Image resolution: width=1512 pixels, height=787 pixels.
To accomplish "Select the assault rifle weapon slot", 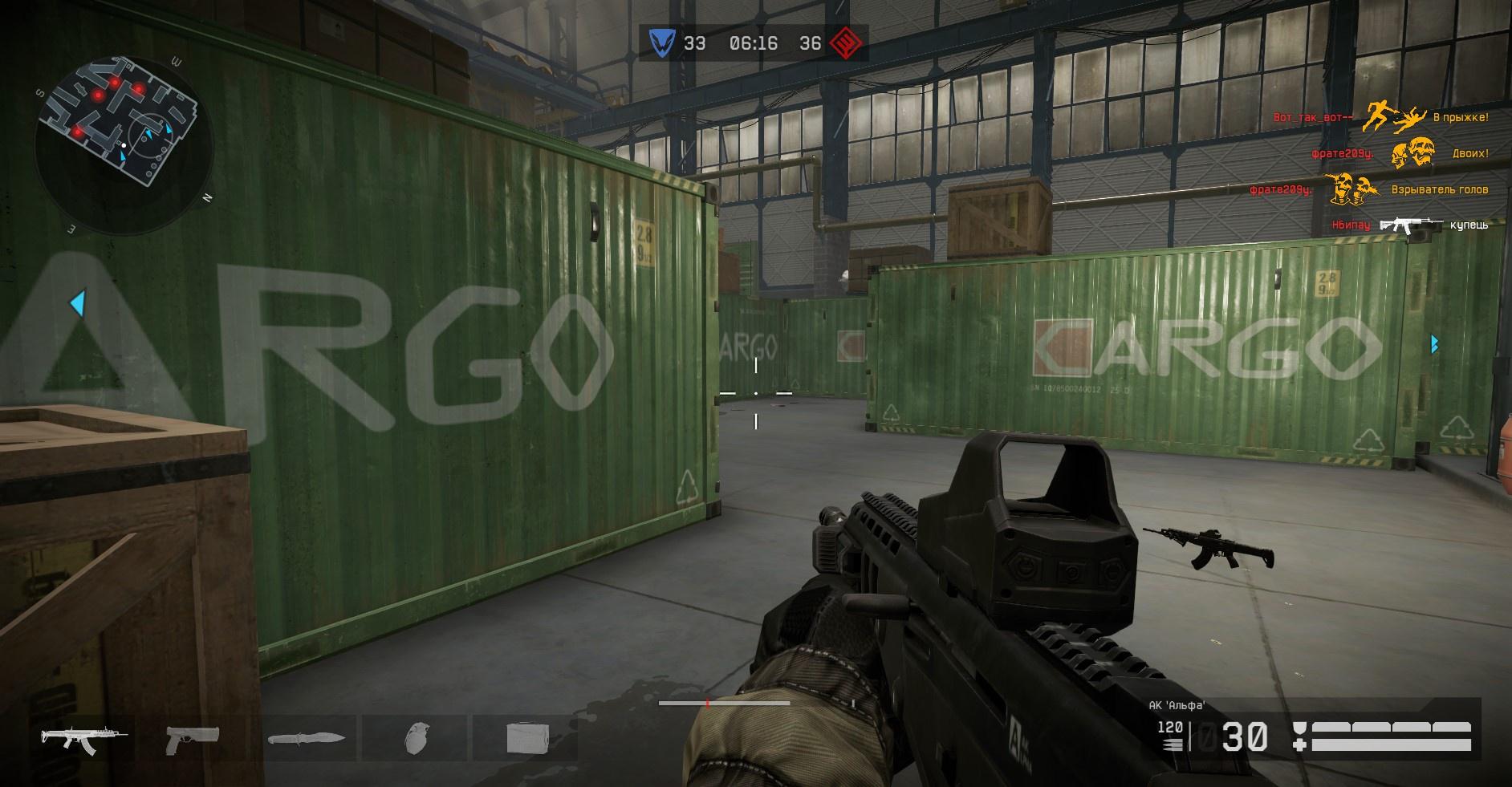I will [79, 737].
